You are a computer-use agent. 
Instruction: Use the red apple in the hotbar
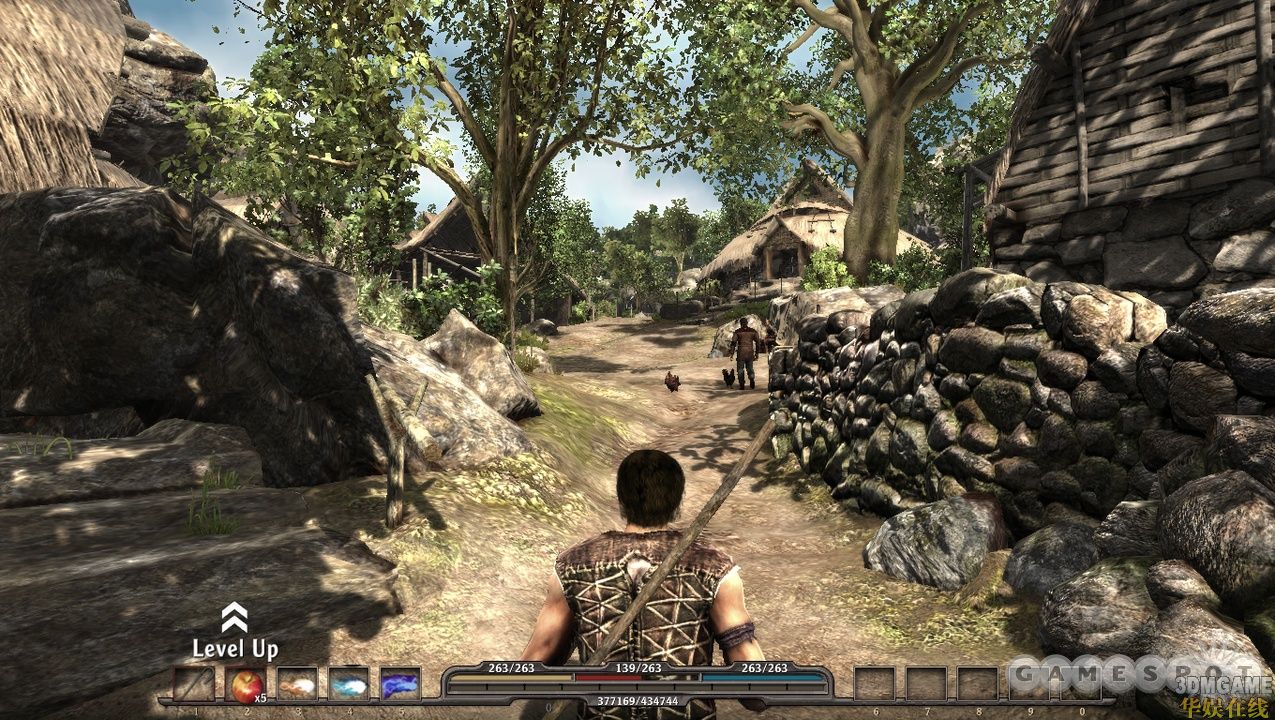[245, 684]
